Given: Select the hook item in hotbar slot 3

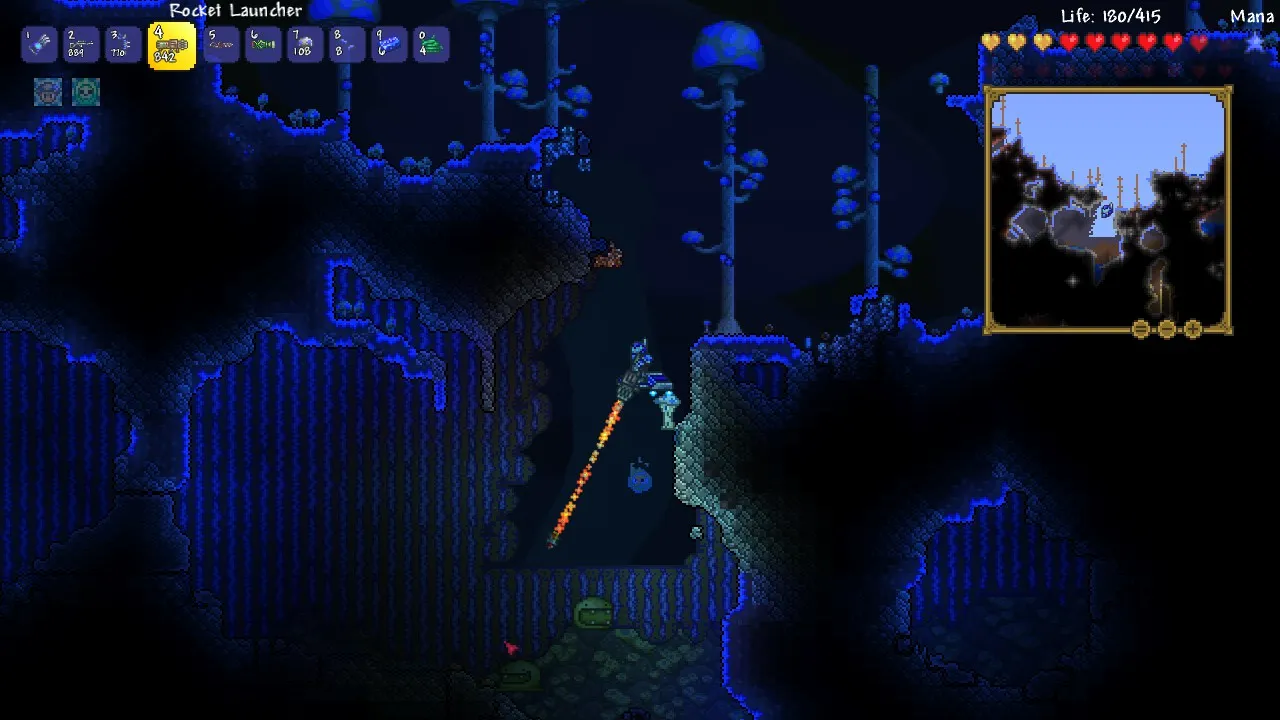Looking at the screenshot, I should tap(123, 44).
